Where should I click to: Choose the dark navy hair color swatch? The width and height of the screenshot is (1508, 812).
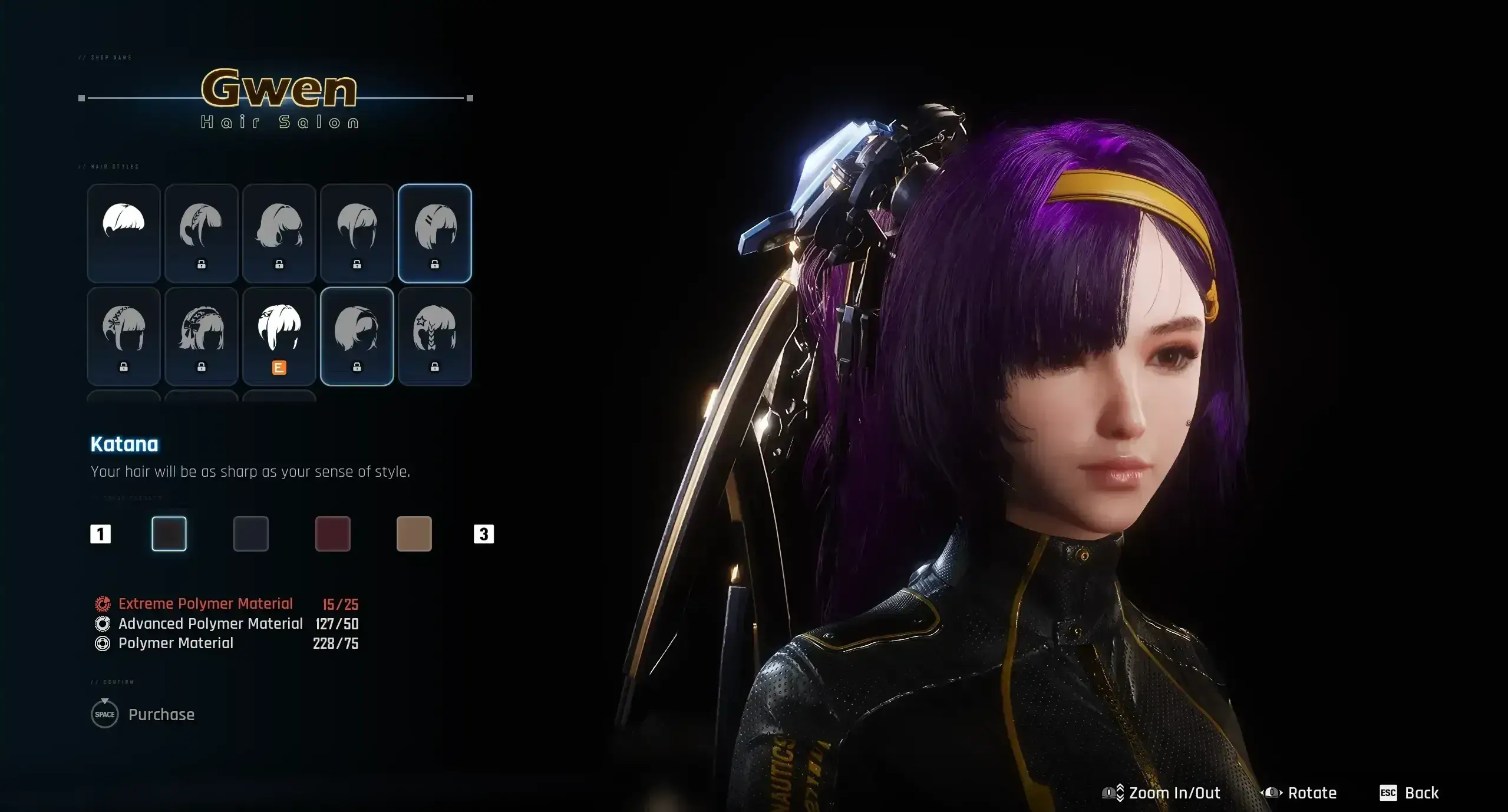tap(251, 534)
